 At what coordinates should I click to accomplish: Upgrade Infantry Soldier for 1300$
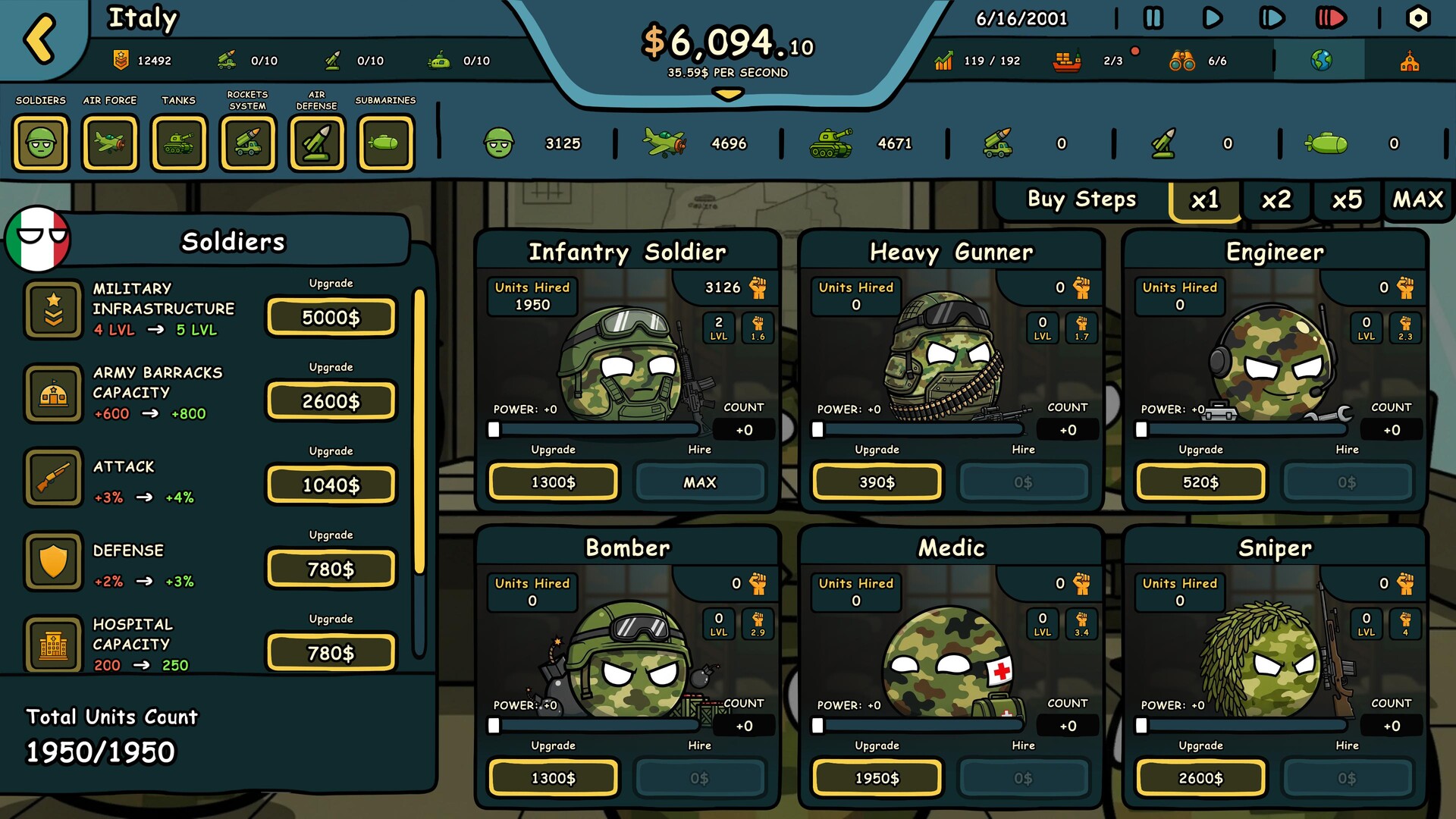point(553,482)
